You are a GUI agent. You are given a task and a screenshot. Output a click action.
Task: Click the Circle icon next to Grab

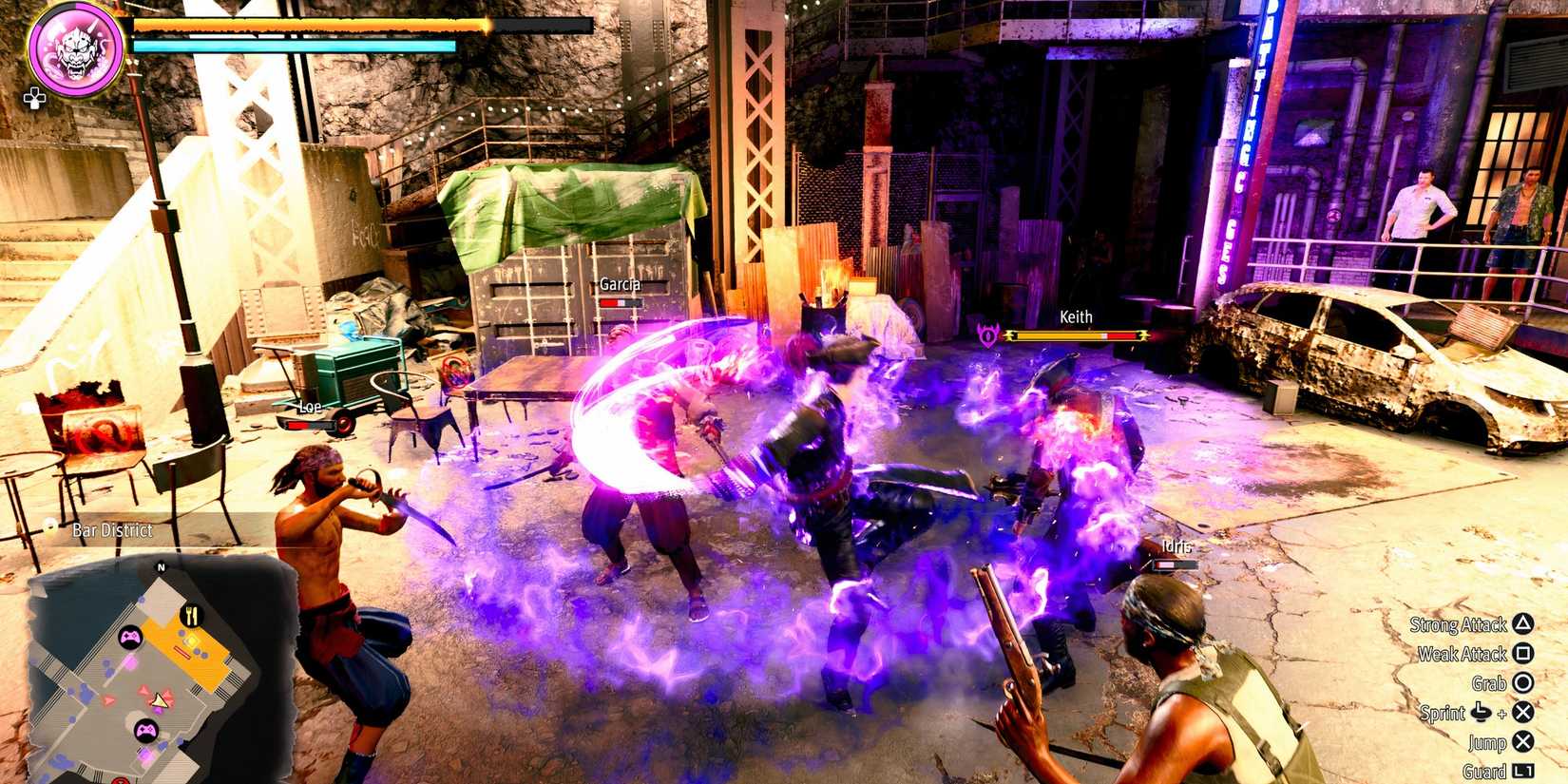1522,682
